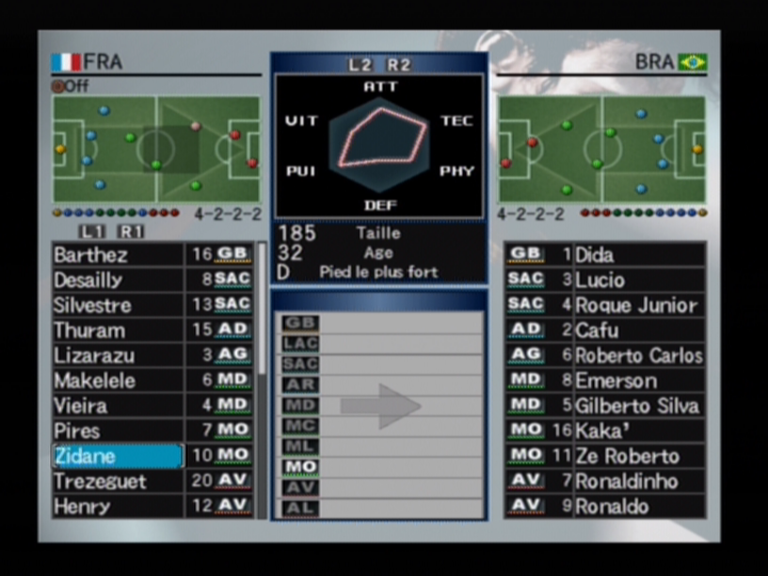This screenshot has height=576, width=768.
Task: Choose Roque Junior from Brazil's list
Action: coord(638,305)
